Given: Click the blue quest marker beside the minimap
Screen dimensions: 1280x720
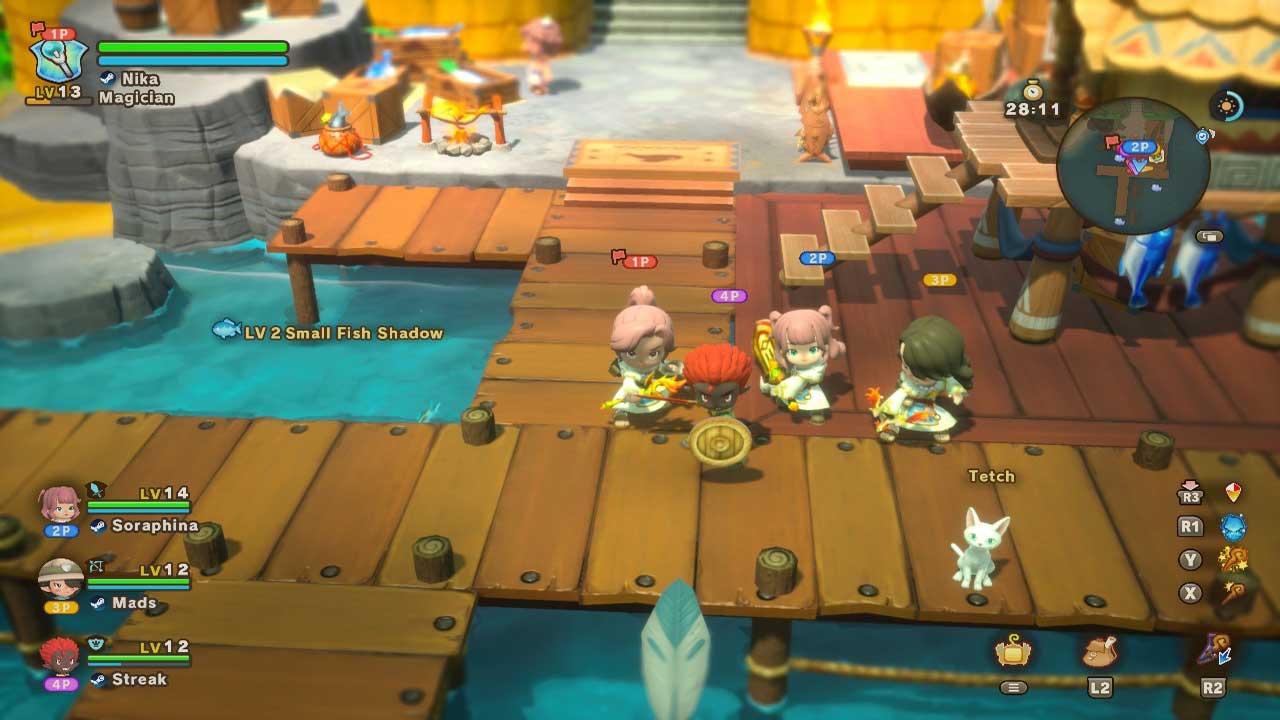Looking at the screenshot, I should (1203, 136).
